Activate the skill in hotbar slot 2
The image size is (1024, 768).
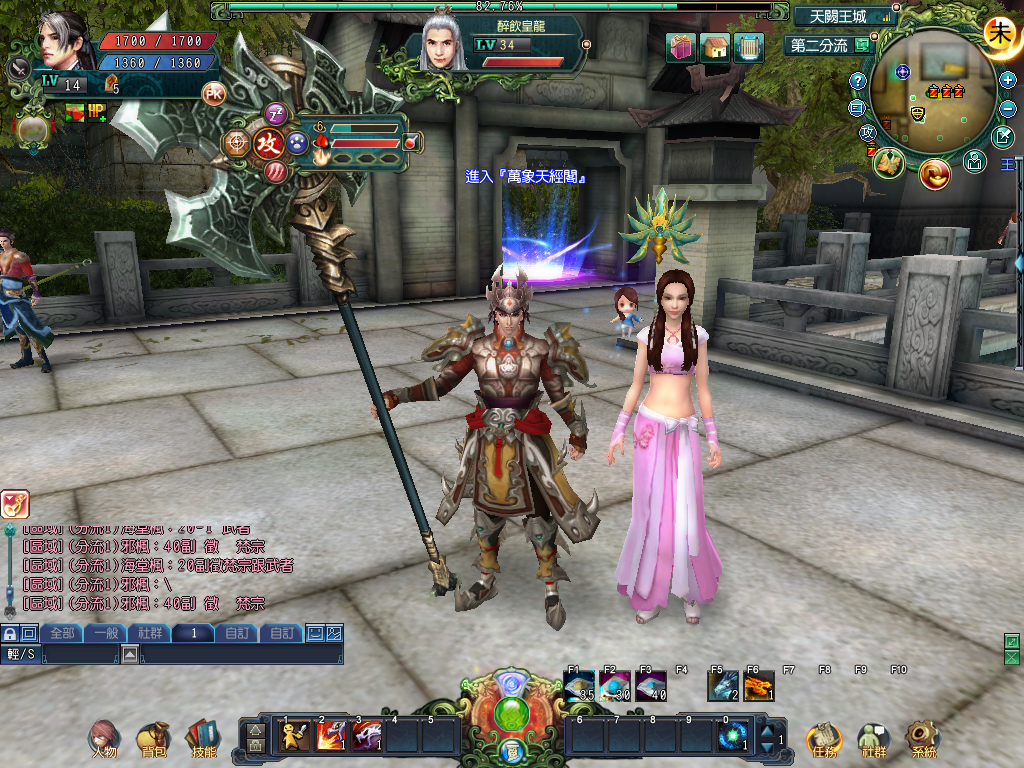[x=331, y=736]
